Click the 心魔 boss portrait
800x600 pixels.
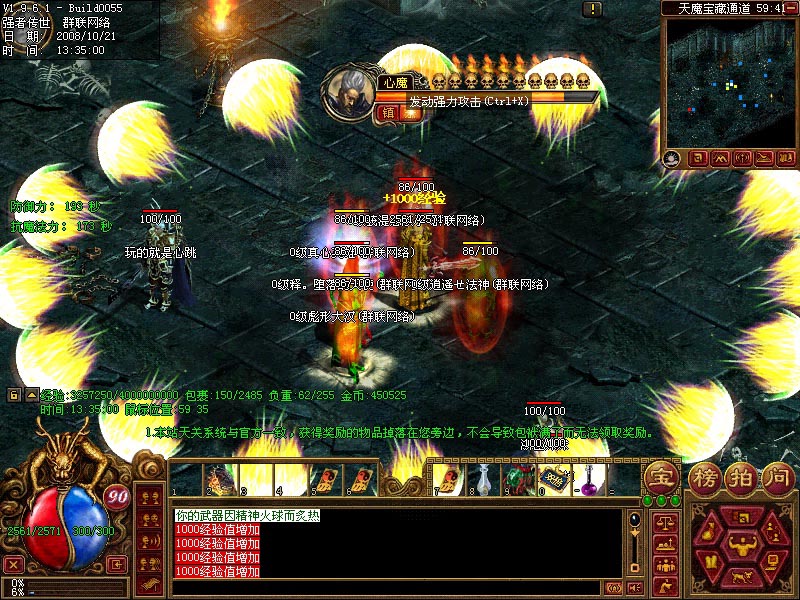coord(350,88)
